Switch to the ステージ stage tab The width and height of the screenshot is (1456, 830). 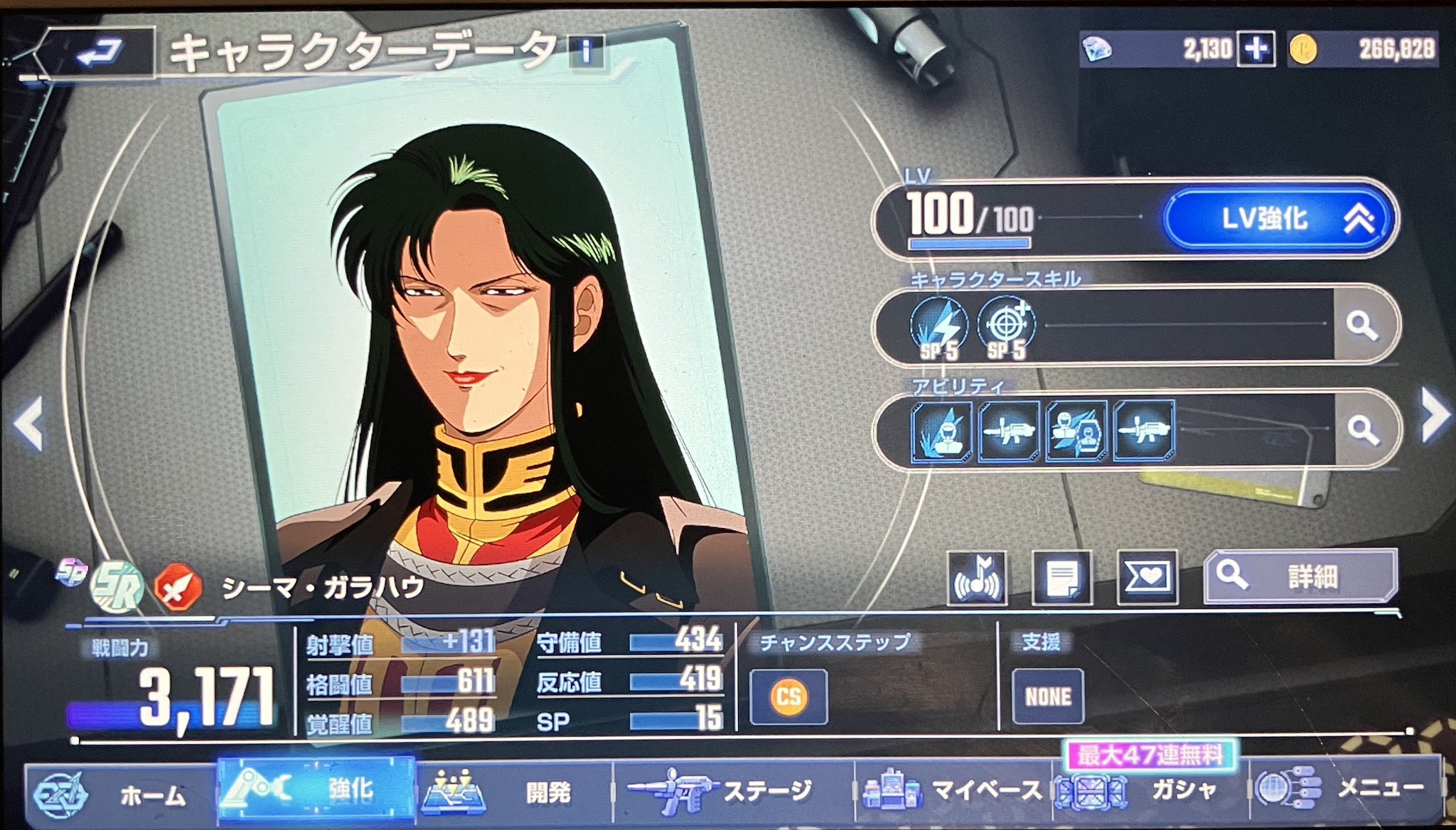pyautogui.click(x=732, y=790)
